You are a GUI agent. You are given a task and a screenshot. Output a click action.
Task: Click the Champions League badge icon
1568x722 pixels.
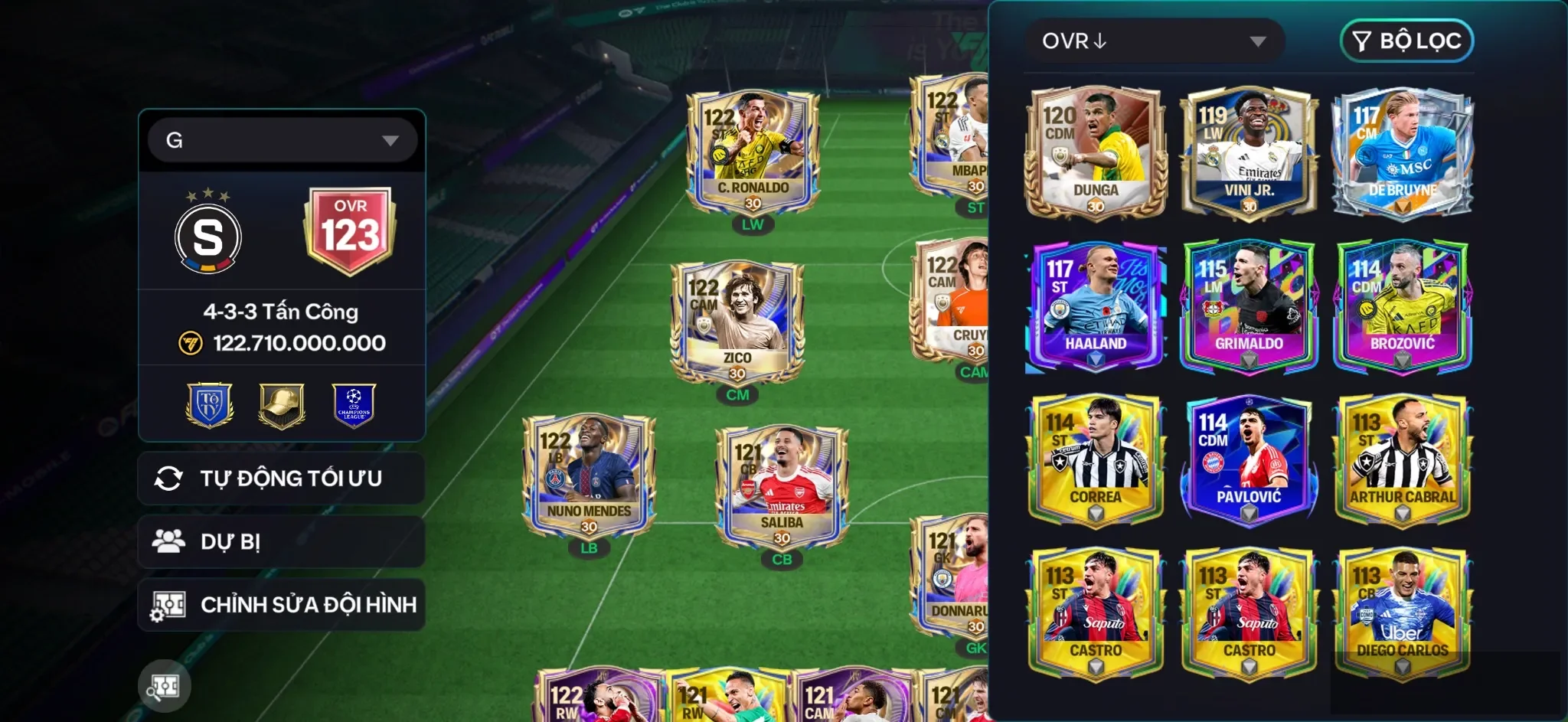click(354, 404)
